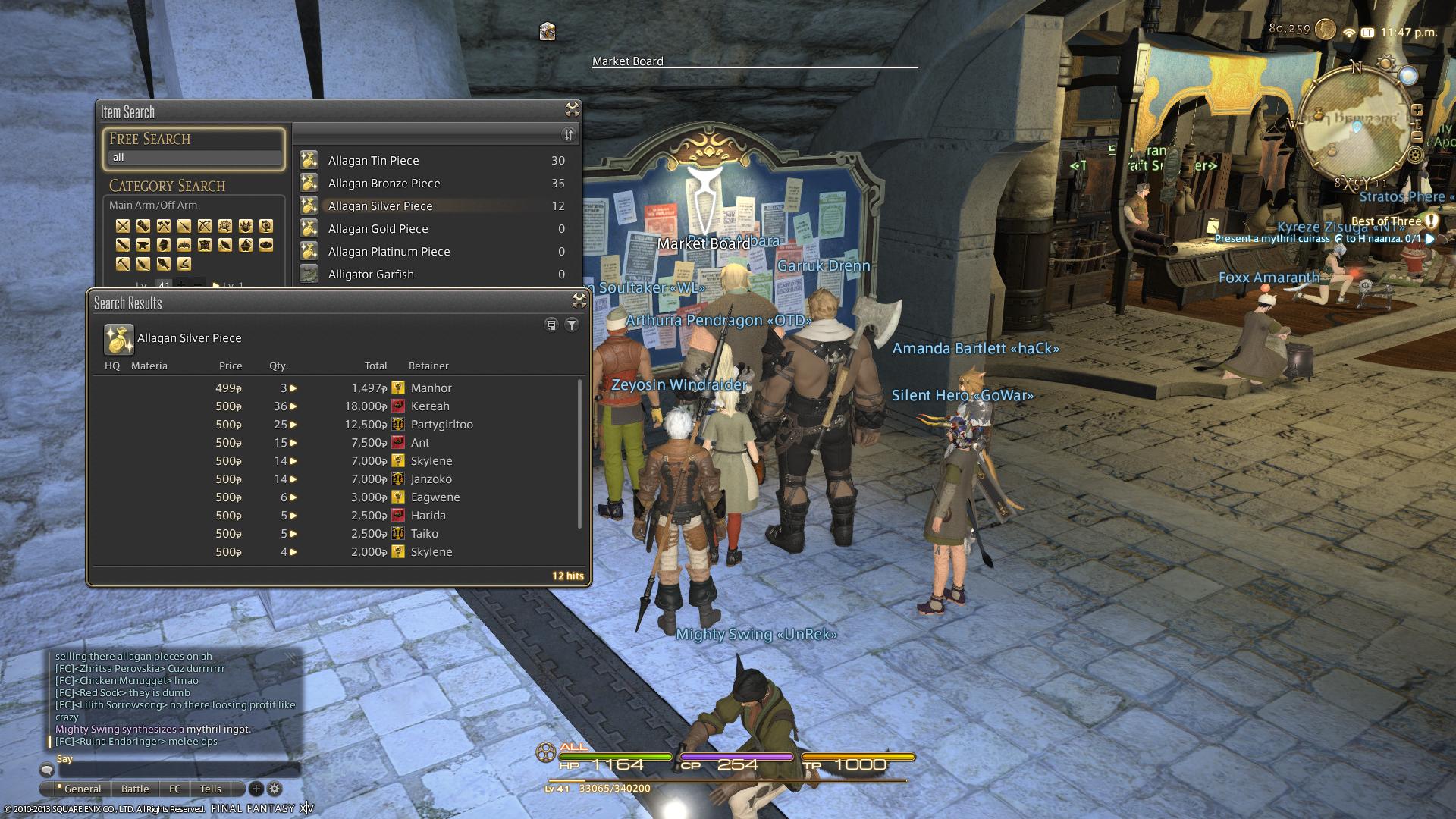Viewport: 1456px width, 819px height.
Task: Select Allagan Tin Piece in item list
Action: coord(373,161)
